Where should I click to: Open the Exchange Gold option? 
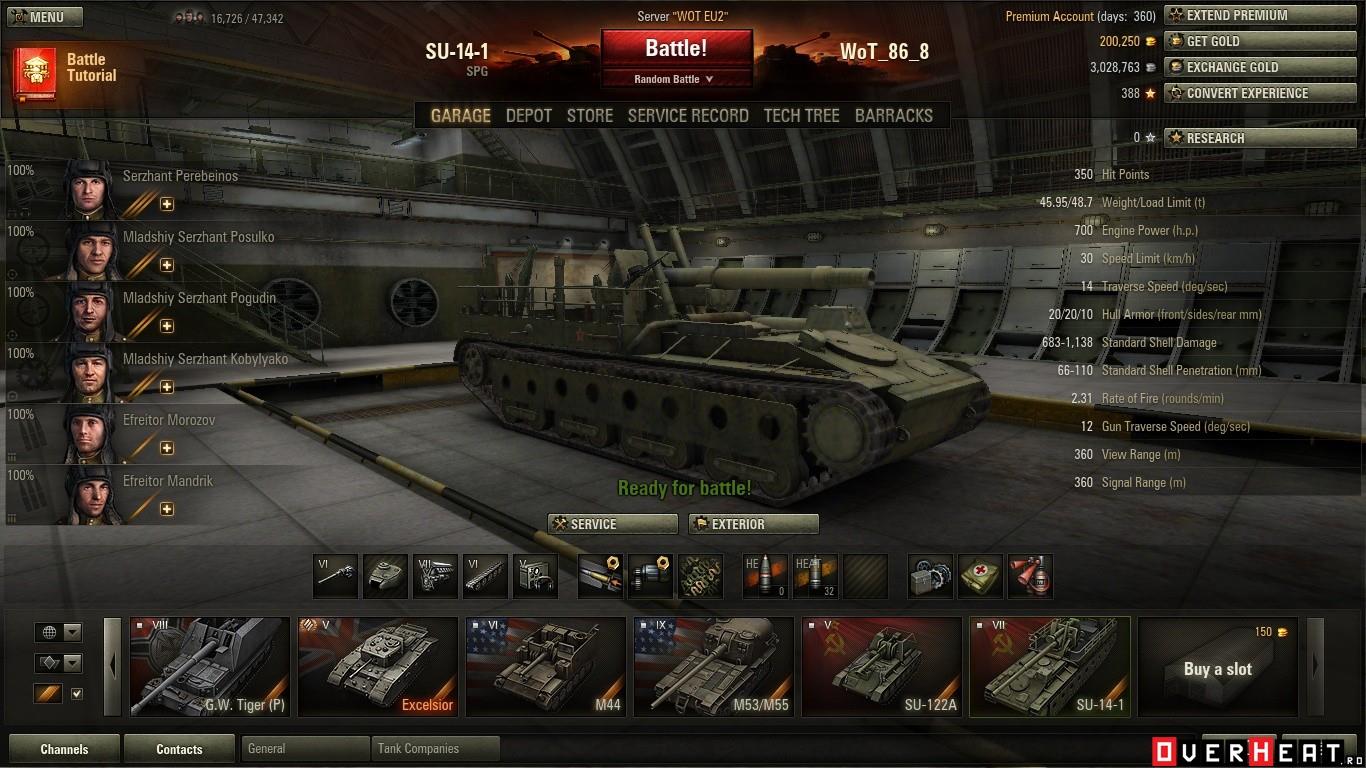tap(1246, 68)
